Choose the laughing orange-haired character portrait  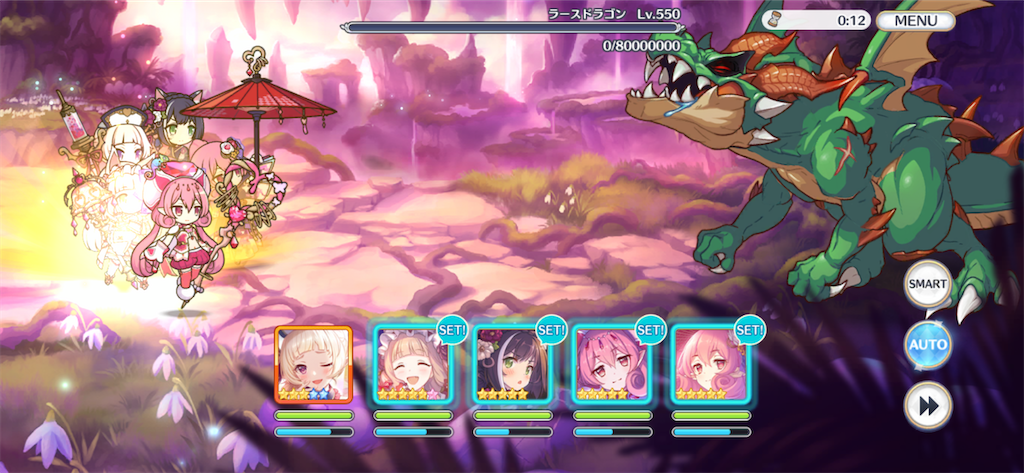[412, 364]
